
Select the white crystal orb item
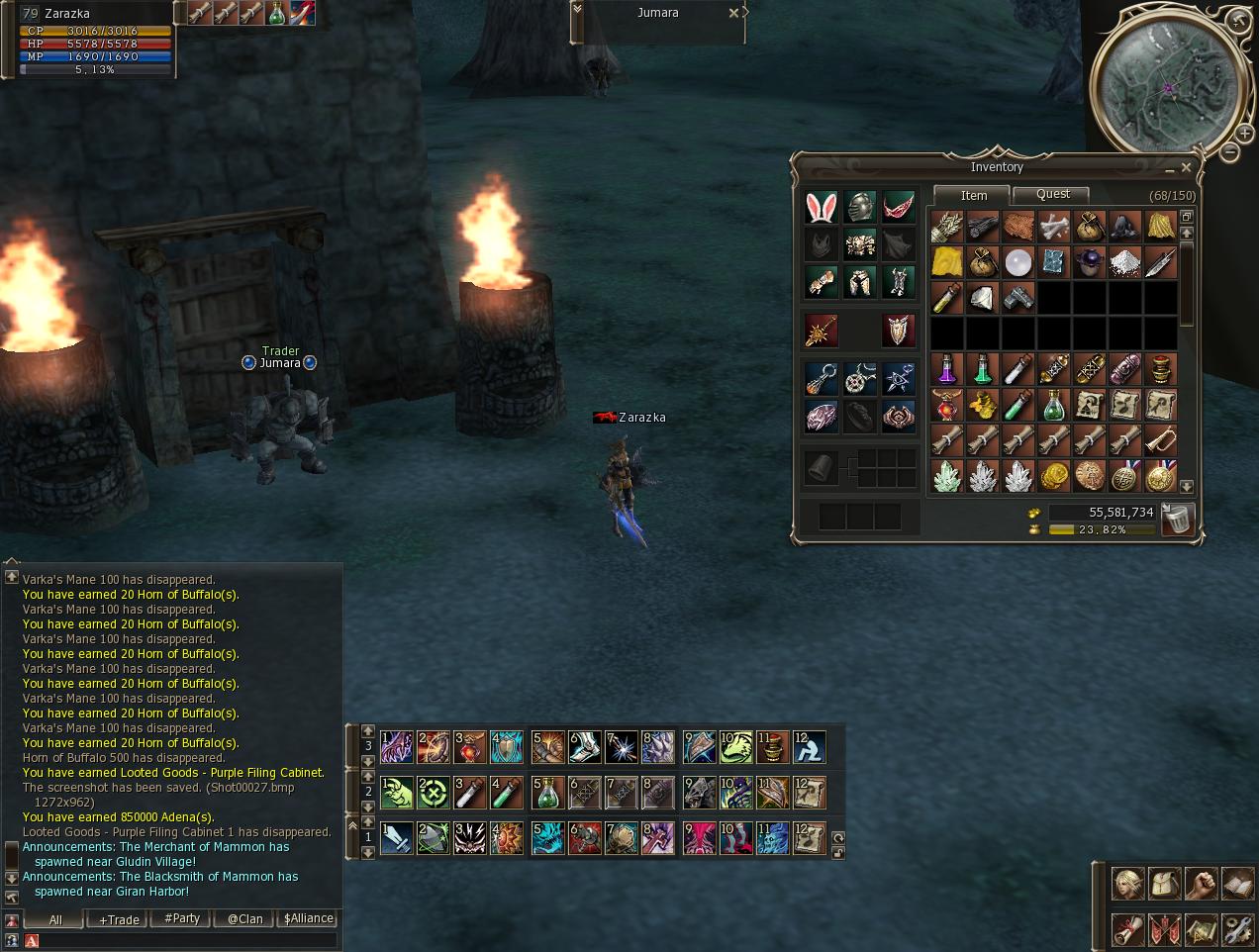click(x=1018, y=262)
